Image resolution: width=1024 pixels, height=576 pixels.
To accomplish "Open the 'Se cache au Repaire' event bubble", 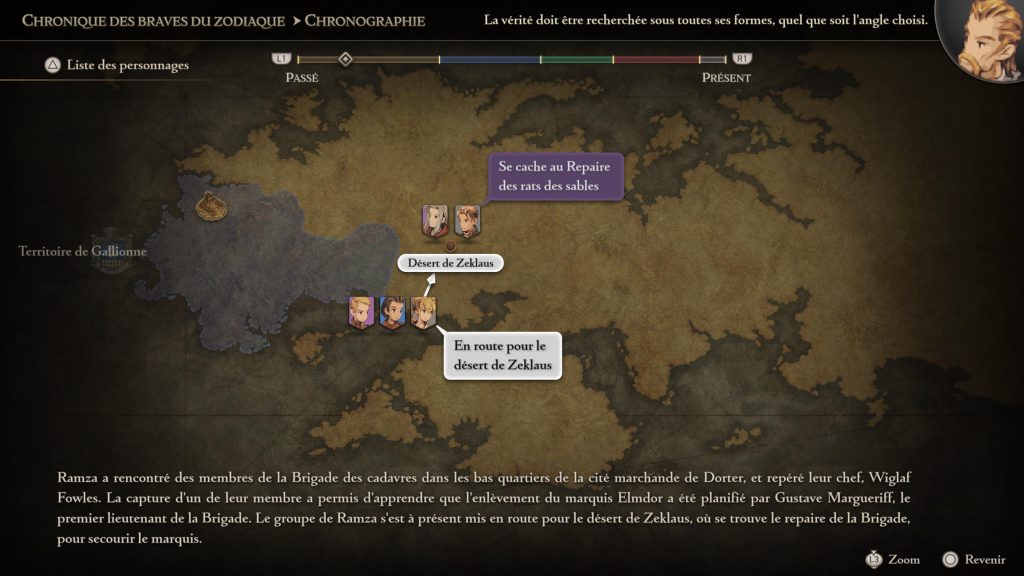I will pyautogui.click(x=554, y=176).
